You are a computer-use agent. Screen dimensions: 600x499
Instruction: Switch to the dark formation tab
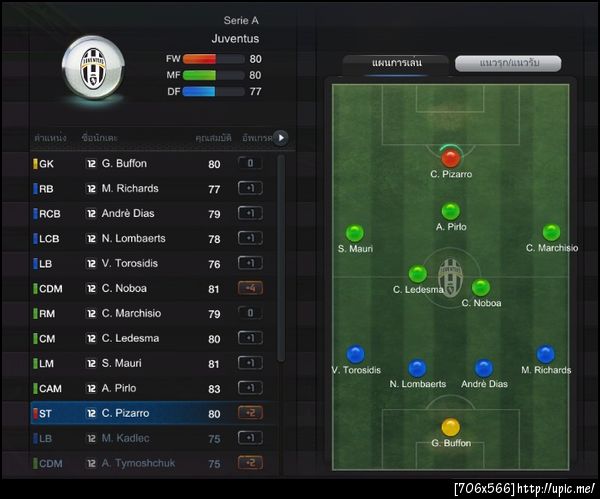point(396,63)
